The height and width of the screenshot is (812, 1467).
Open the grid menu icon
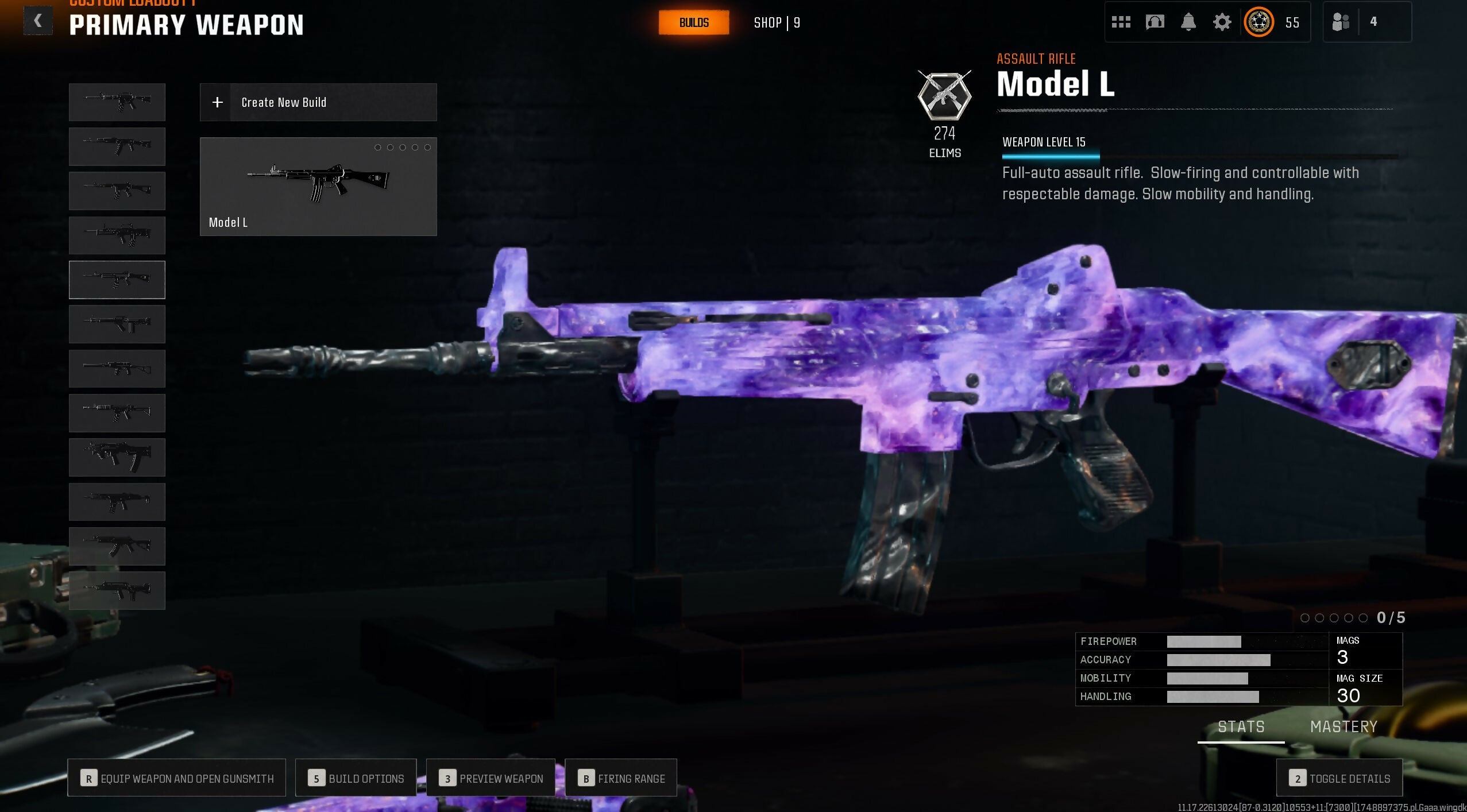1121,22
